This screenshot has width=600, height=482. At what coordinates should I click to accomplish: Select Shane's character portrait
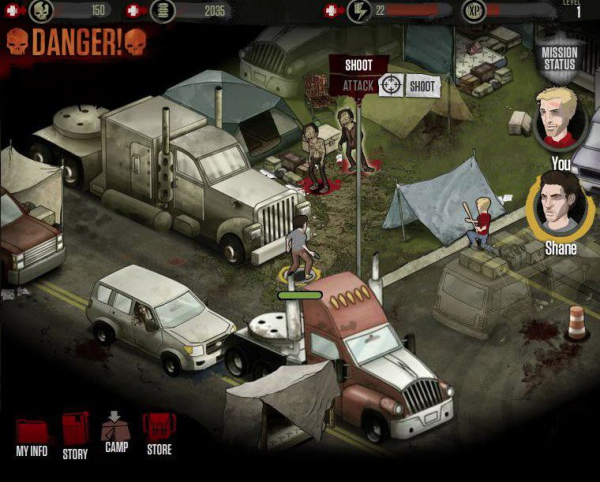coord(561,204)
